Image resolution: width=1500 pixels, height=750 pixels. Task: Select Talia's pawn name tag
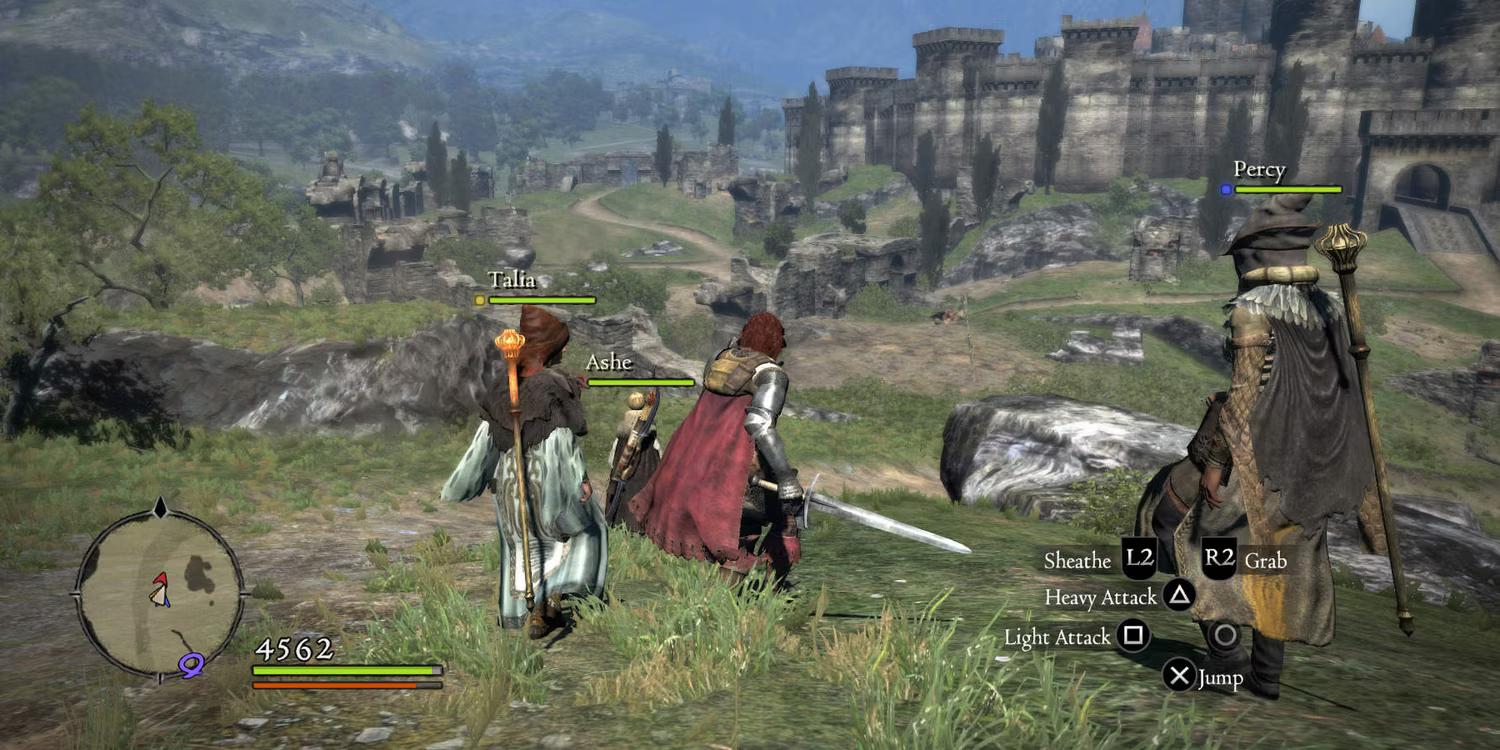512,281
